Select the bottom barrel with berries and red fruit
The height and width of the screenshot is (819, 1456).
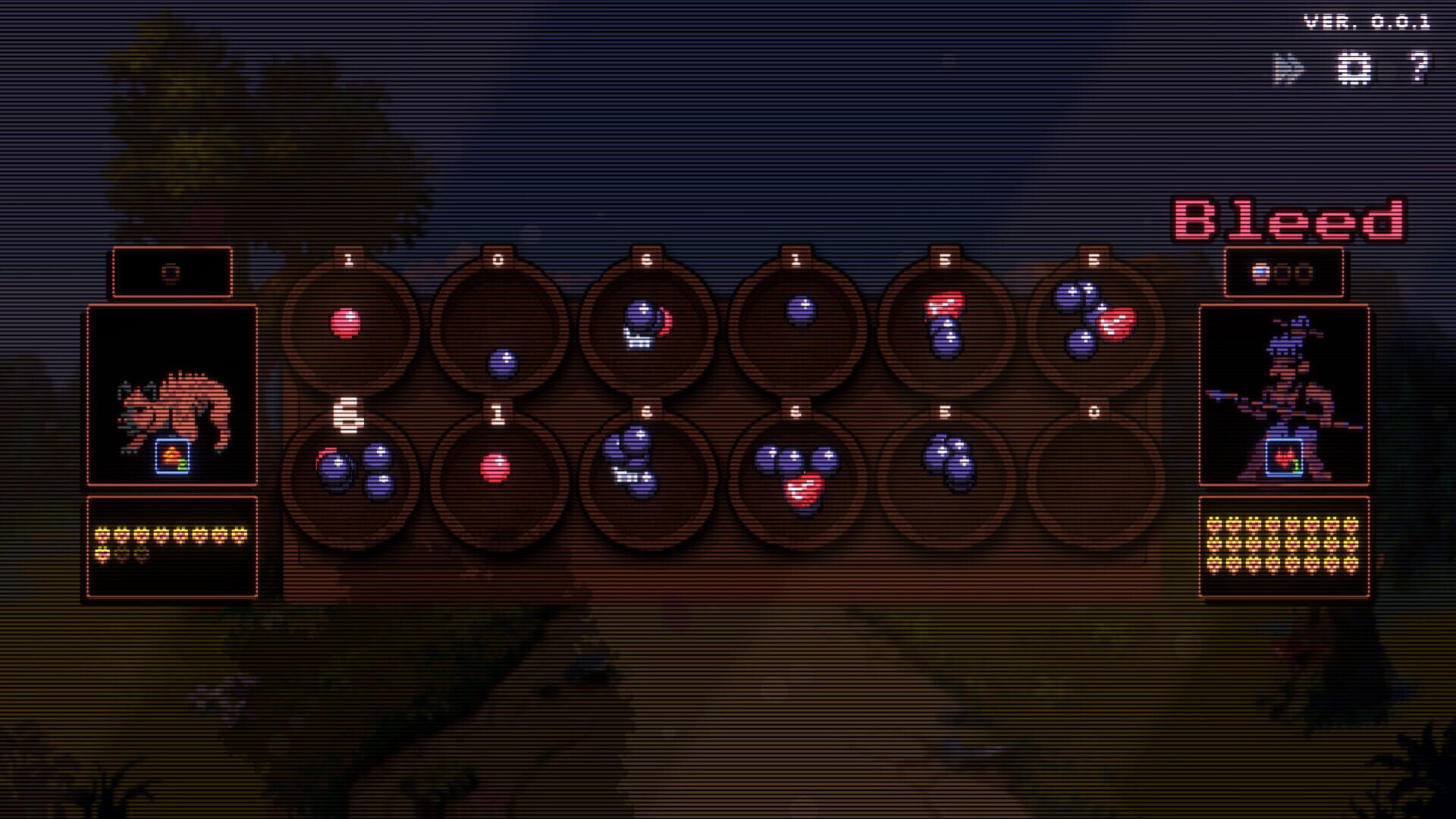tap(796, 470)
